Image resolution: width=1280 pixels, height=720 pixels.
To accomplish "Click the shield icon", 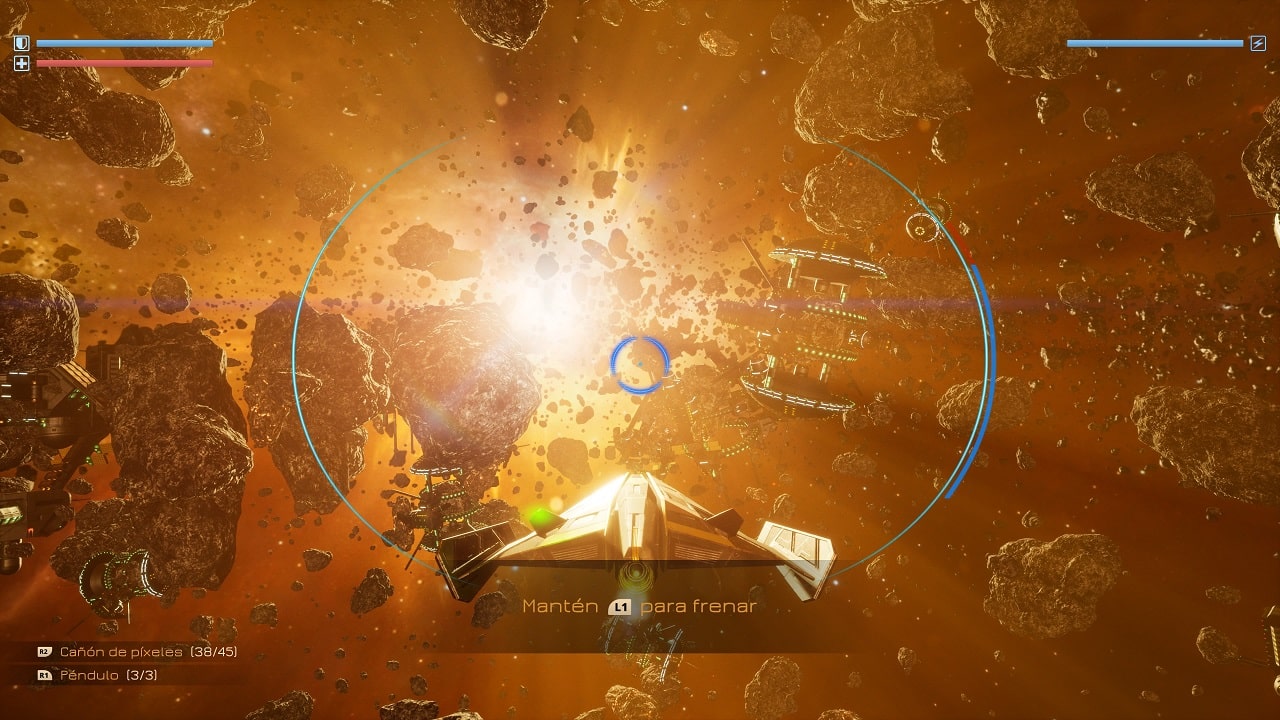I will coord(21,44).
